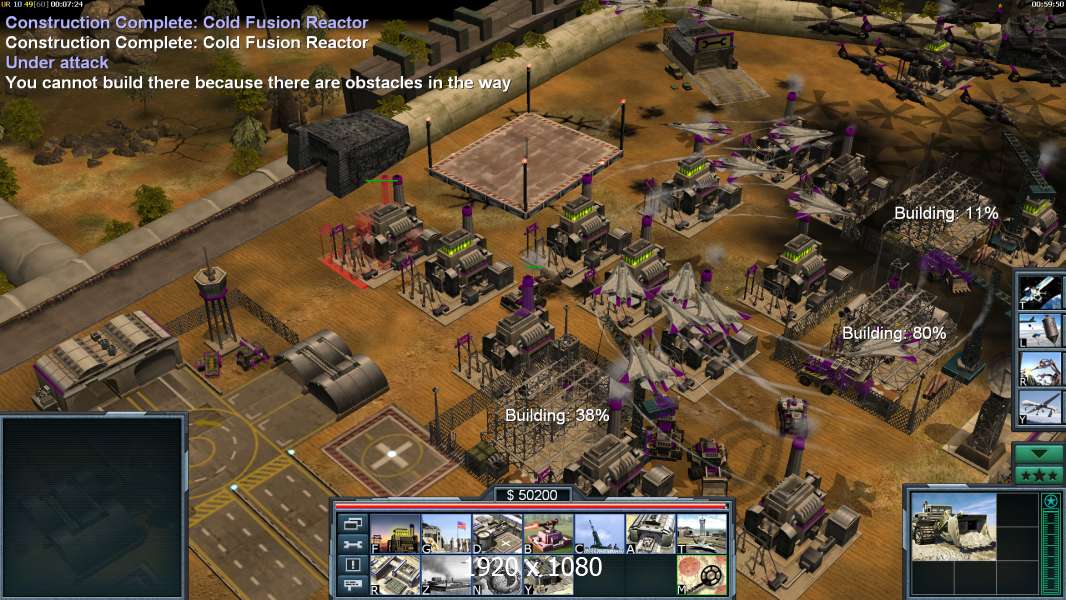
Task: Activate the Spy Satellite general power
Action: point(1039,289)
